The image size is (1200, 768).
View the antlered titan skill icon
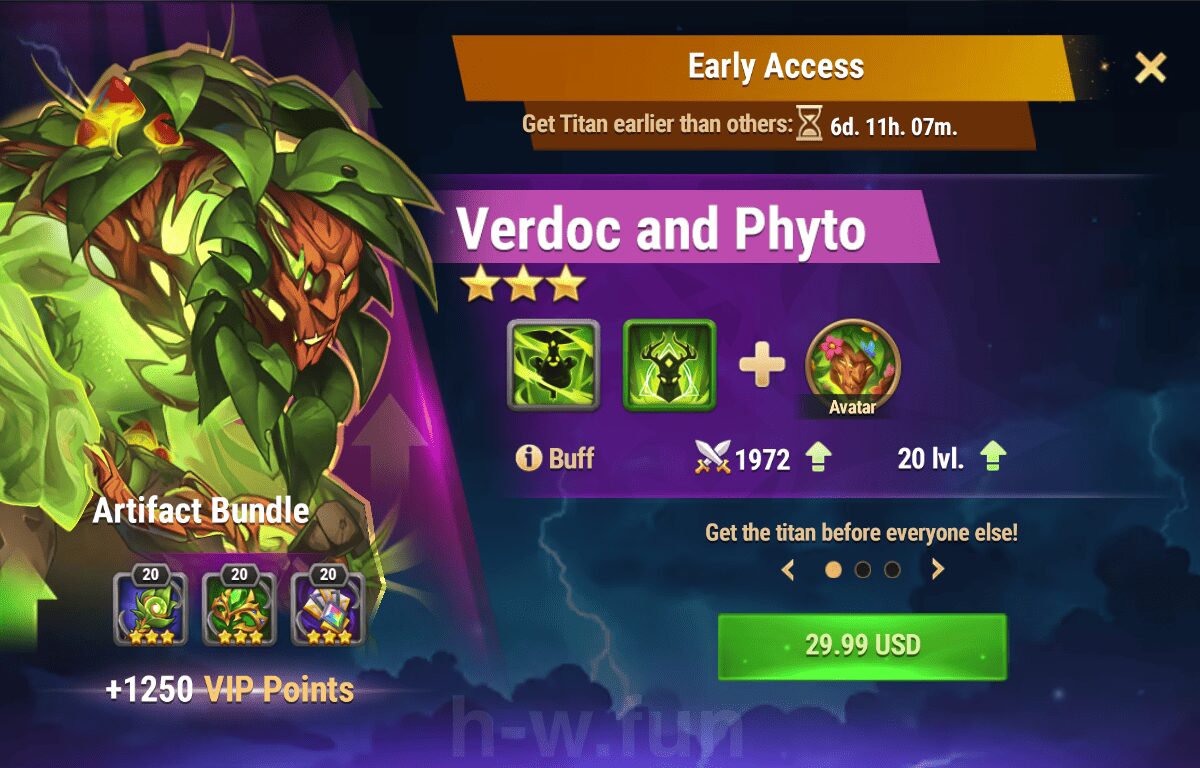point(669,365)
